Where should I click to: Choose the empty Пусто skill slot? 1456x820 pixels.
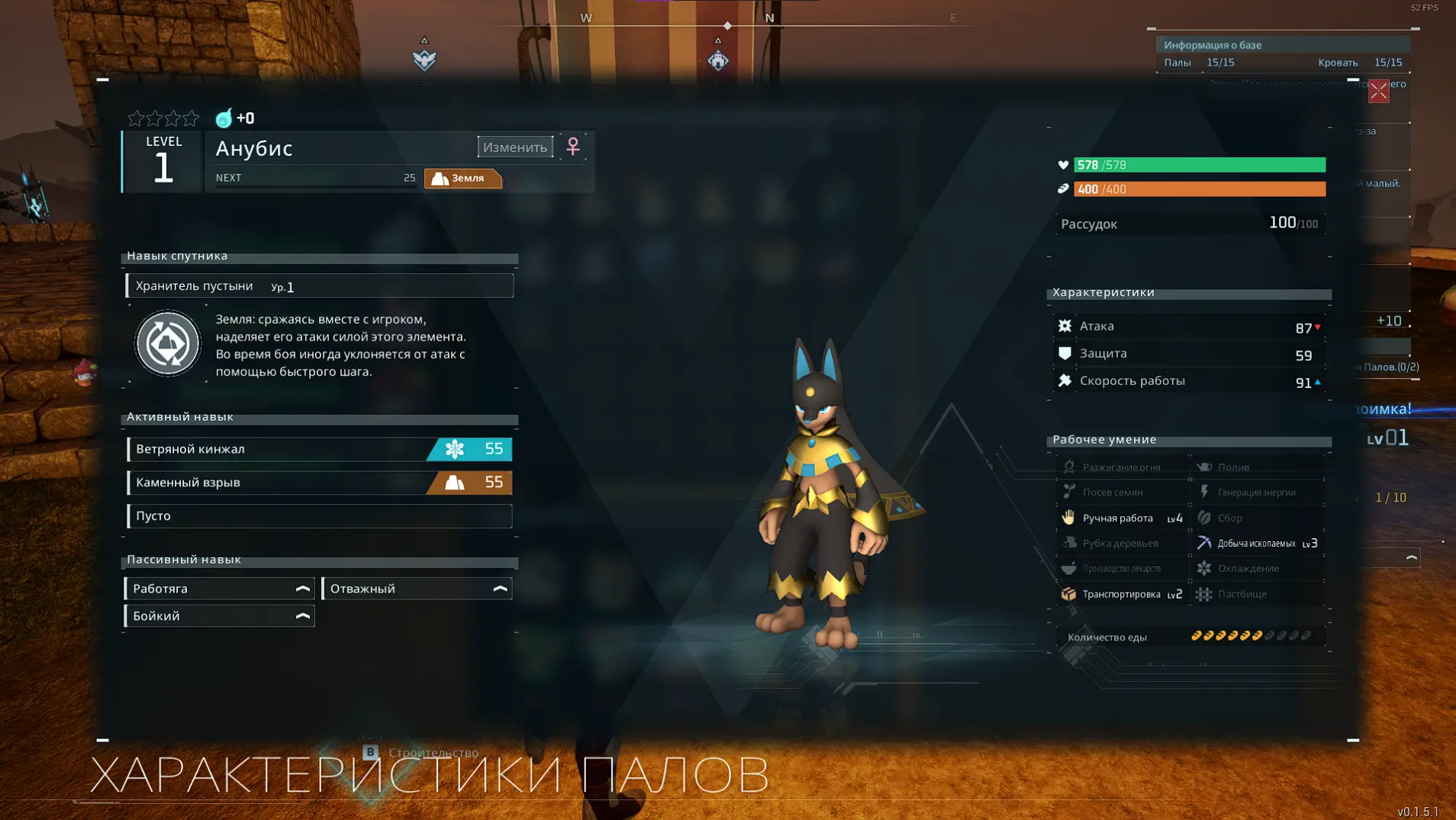coord(319,516)
